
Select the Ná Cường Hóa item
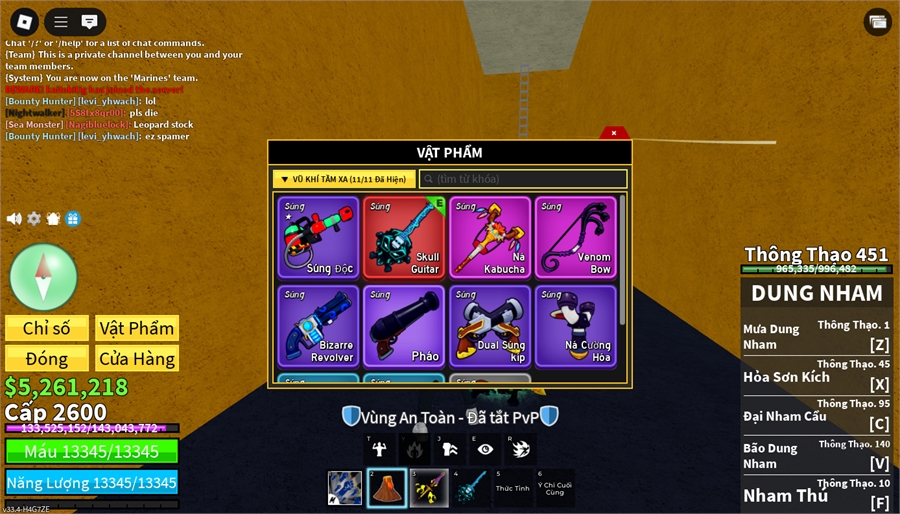click(576, 326)
